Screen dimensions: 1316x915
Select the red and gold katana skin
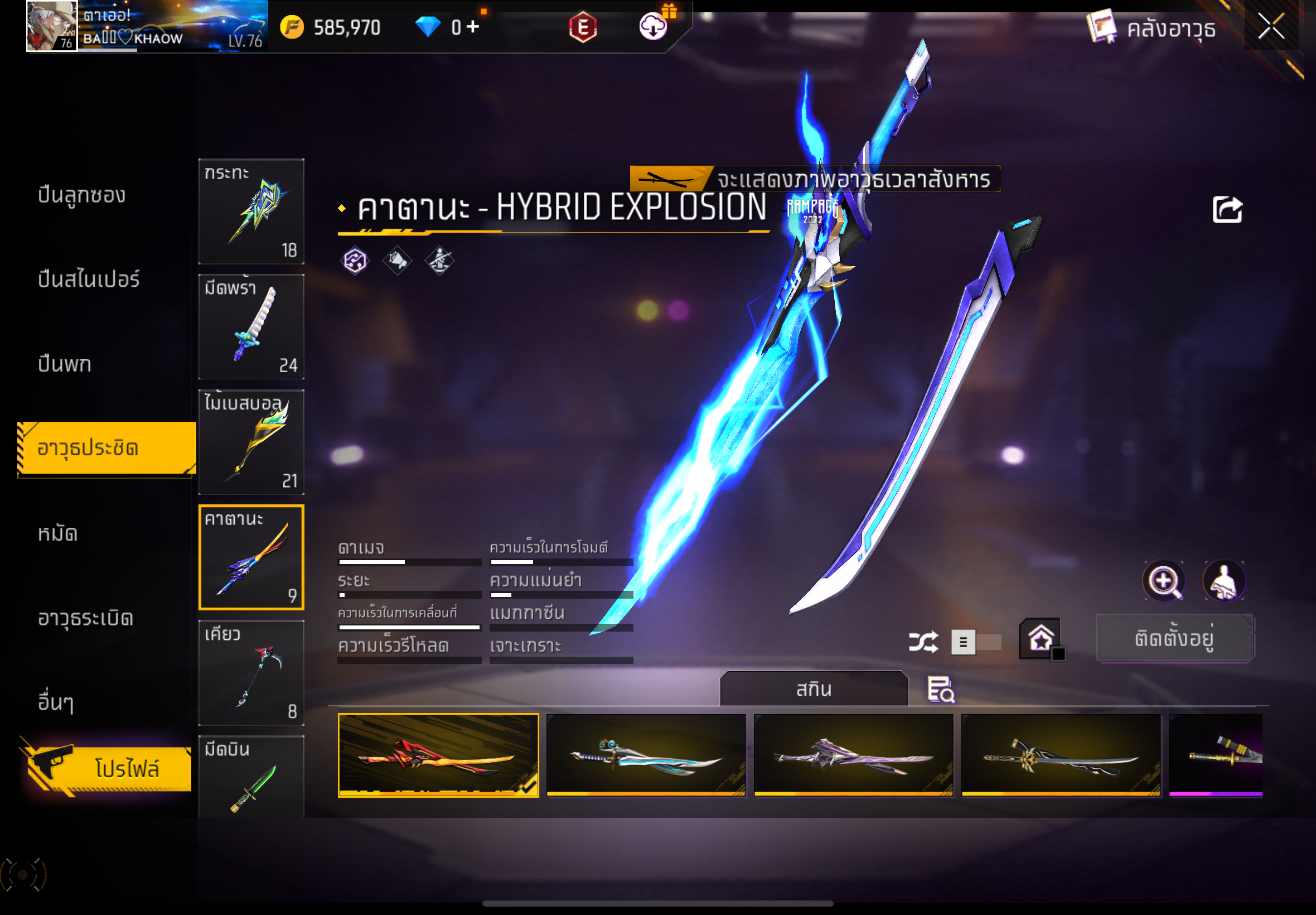438,754
